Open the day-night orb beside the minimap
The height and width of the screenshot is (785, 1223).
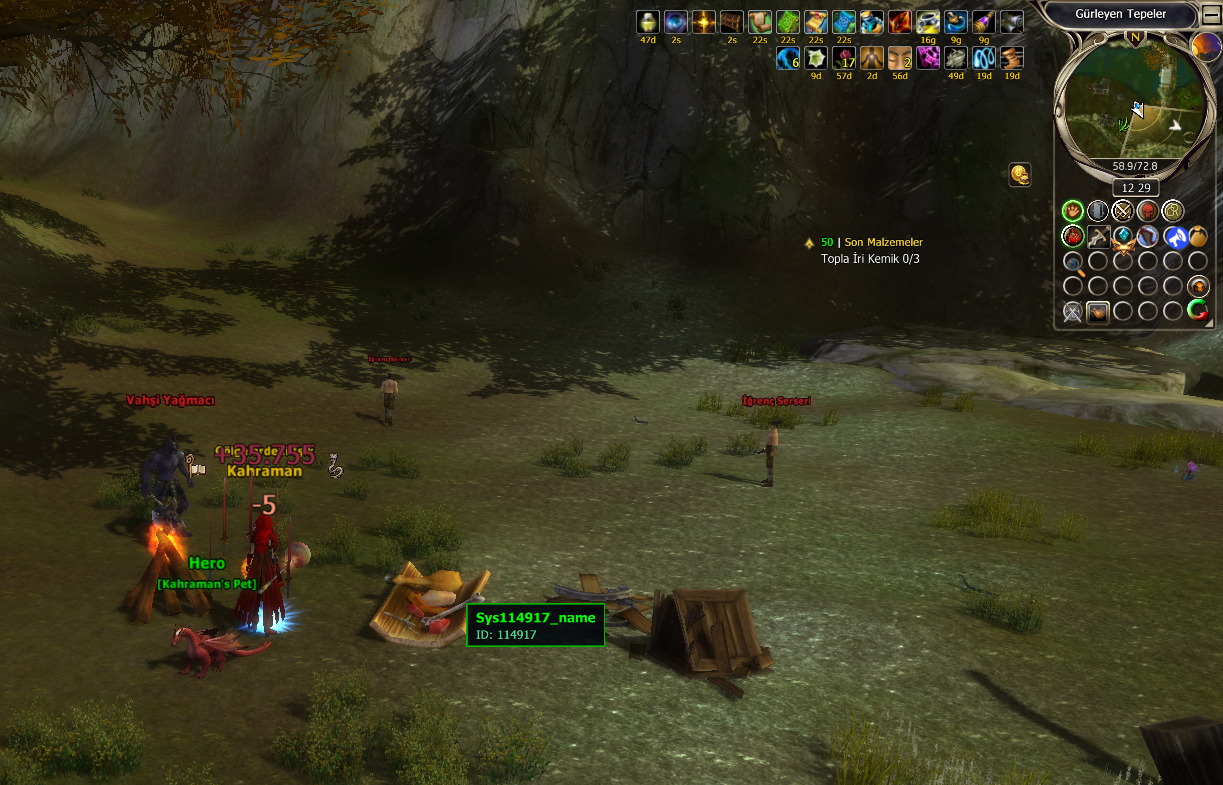[x=1206, y=46]
